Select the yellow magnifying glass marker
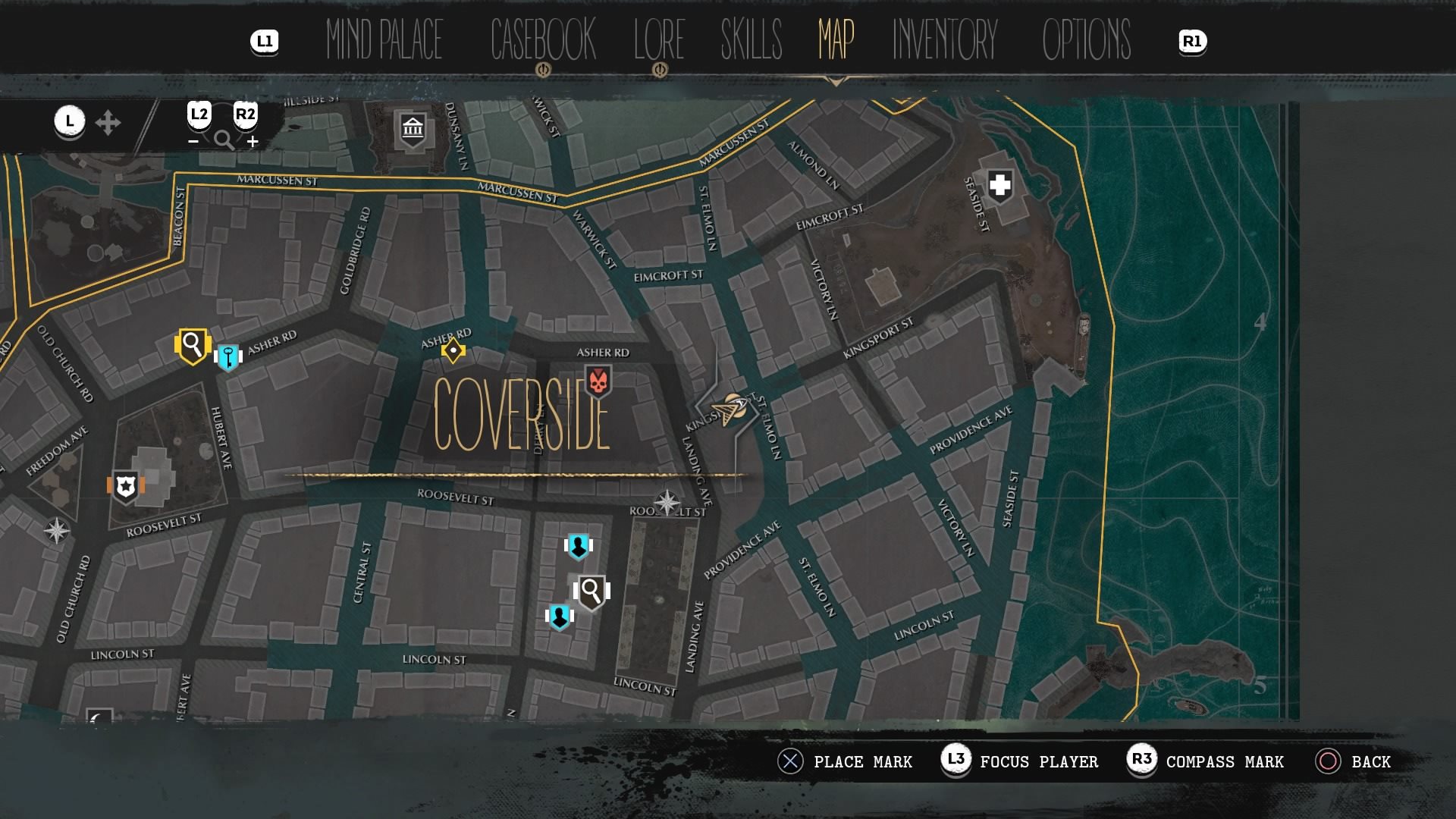 click(193, 346)
